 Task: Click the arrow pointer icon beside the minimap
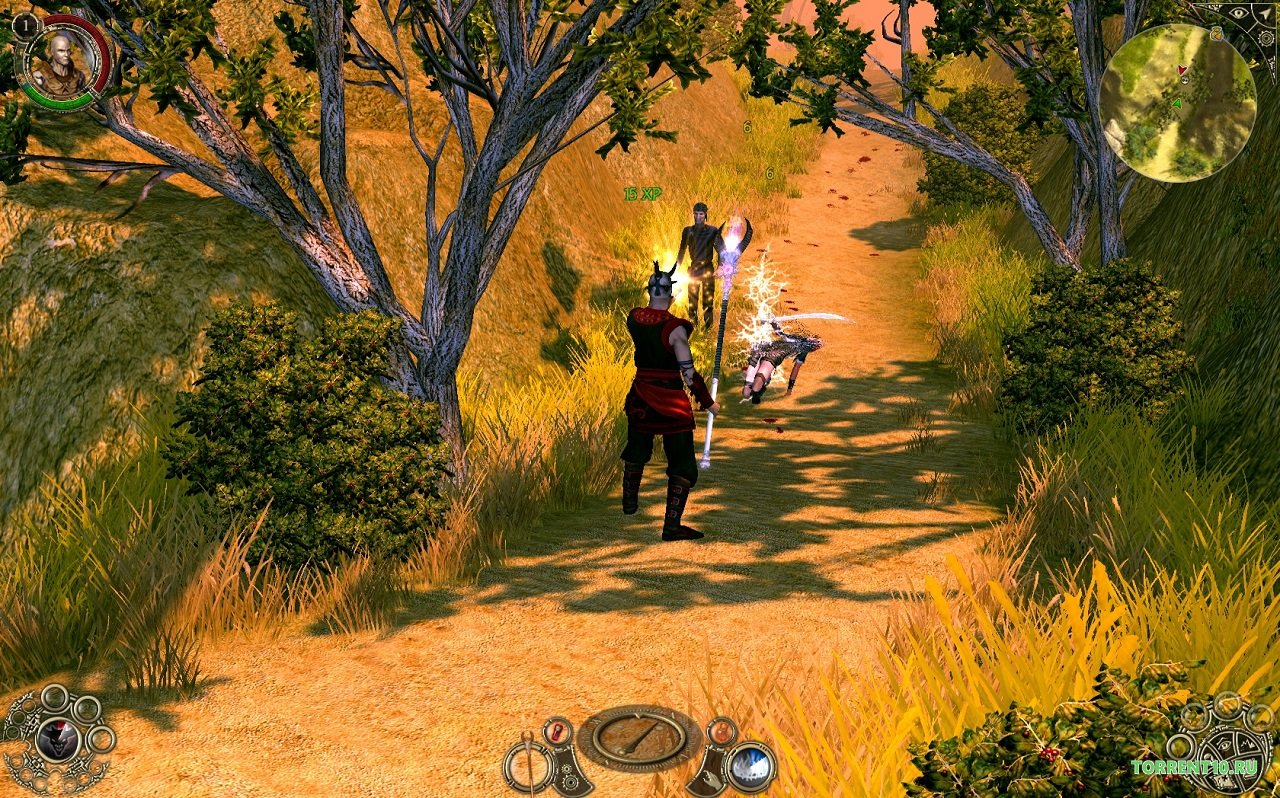tap(1266, 14)
